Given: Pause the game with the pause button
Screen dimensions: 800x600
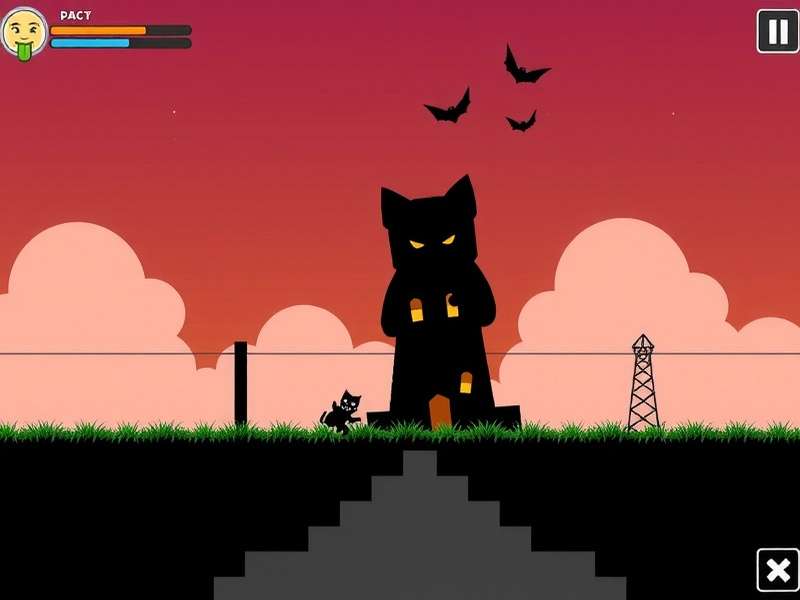Looking at the screenshot, I should pyautogui.click(x=777, y=31).
